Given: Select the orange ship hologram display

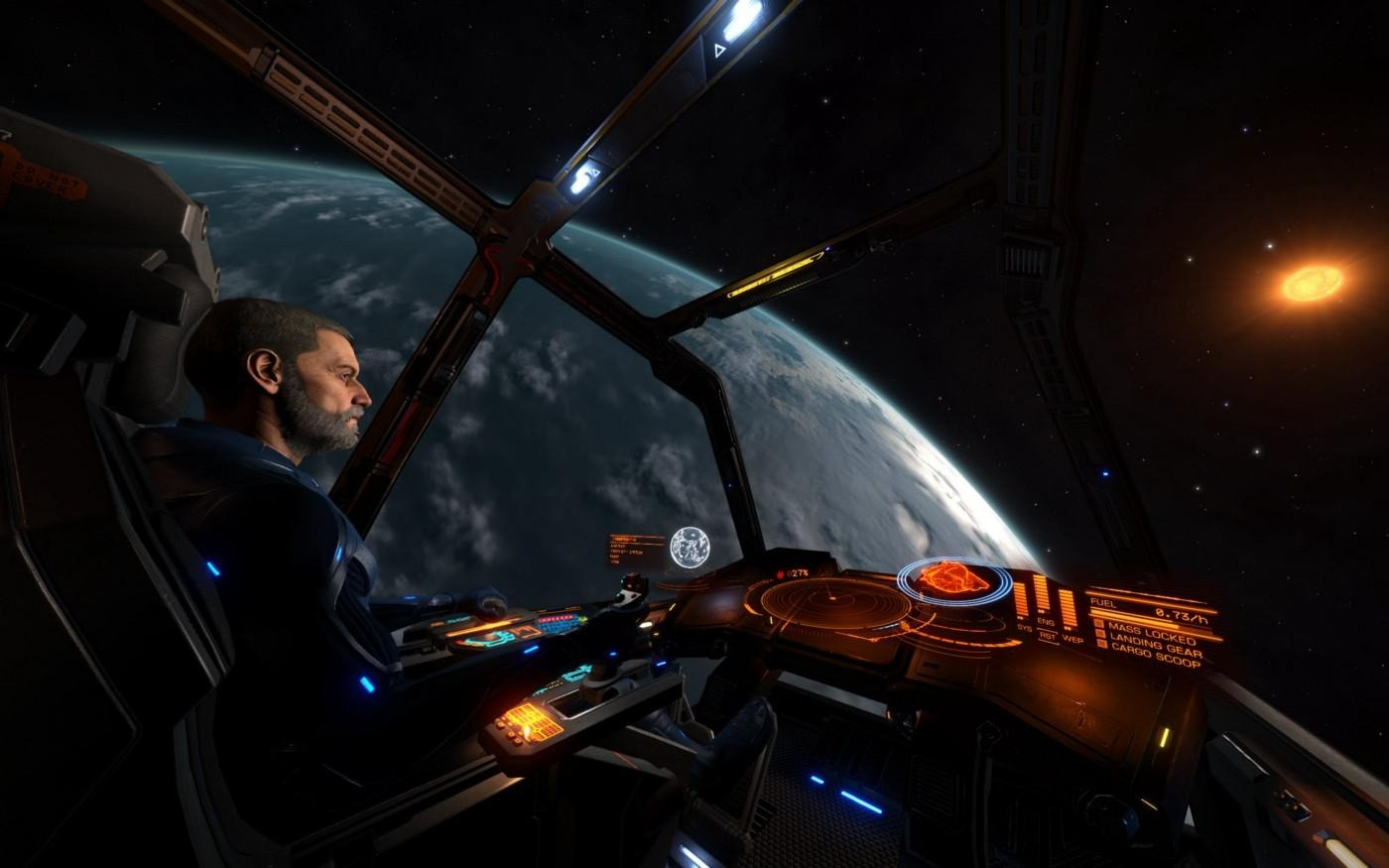Looking at the screenshot, I should point(952,578).
